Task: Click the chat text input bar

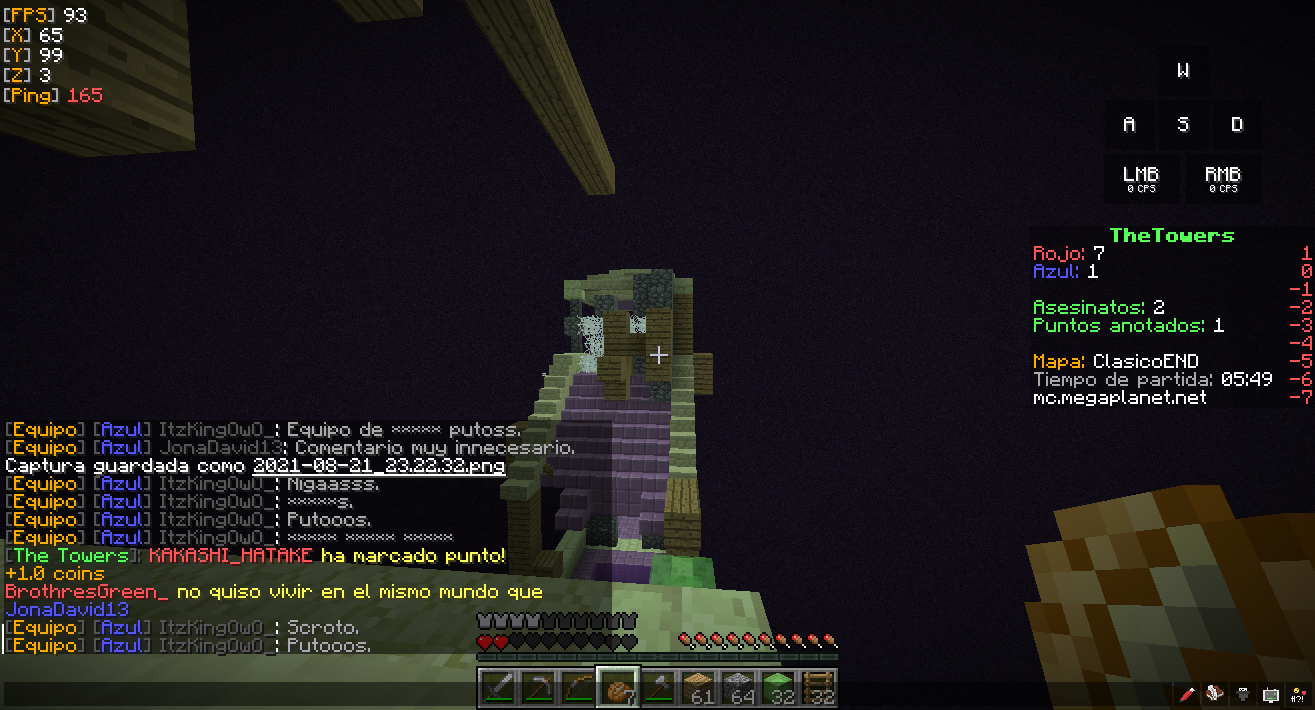Action: click(580, 694)
